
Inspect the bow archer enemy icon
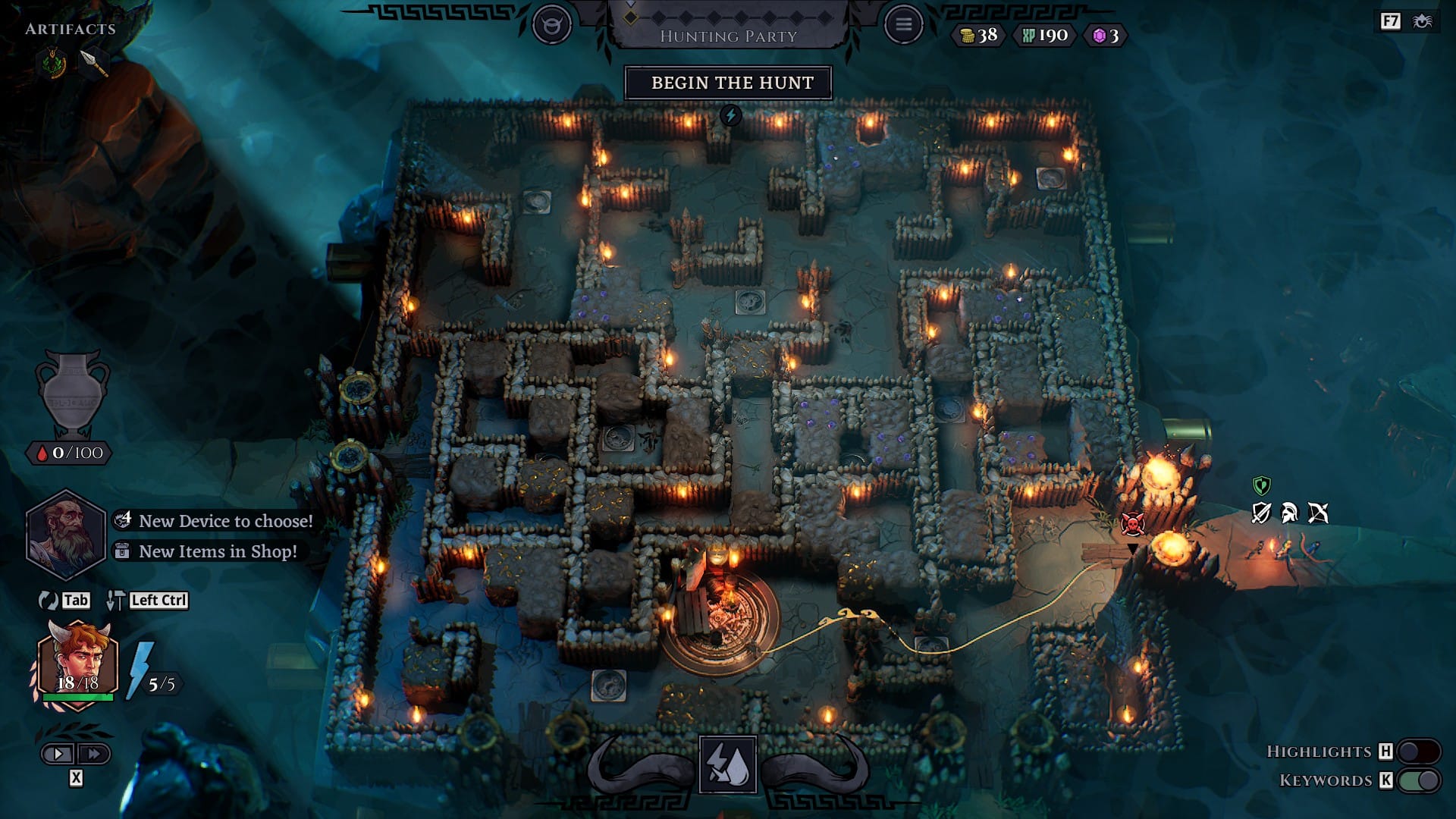(1318, 513)
